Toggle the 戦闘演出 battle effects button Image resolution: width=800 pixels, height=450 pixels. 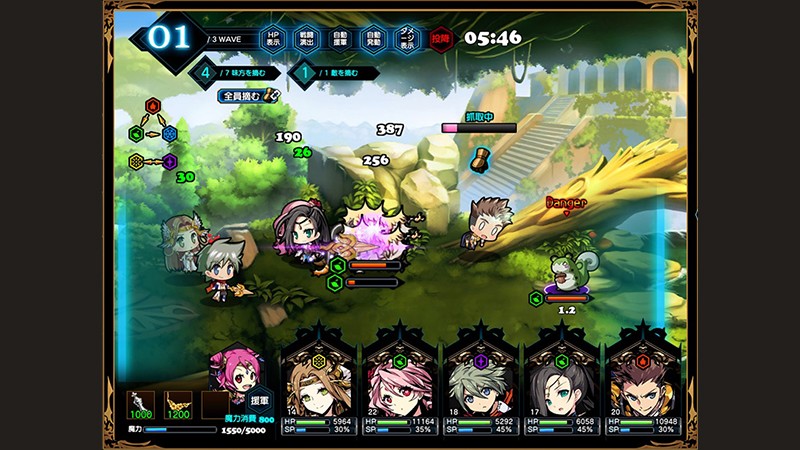(x=308, y=39)
